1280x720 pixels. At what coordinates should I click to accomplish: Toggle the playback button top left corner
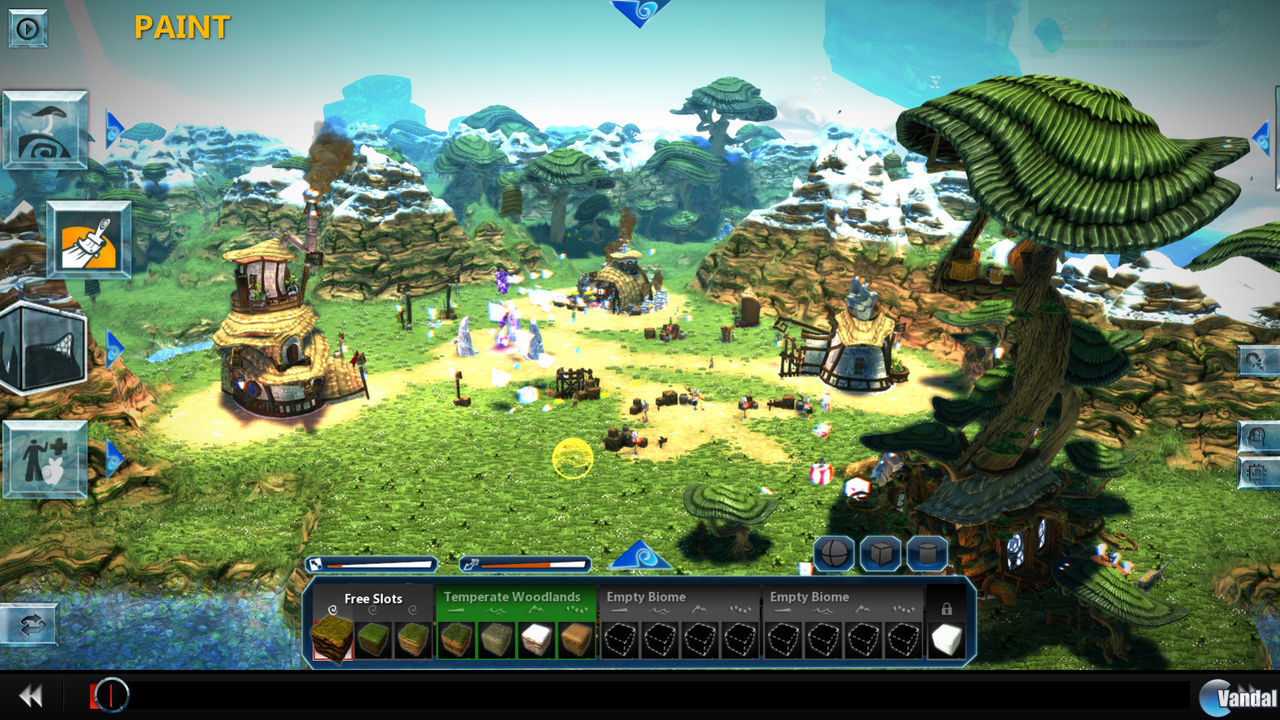pyautogui.click(x=27, y=27)
